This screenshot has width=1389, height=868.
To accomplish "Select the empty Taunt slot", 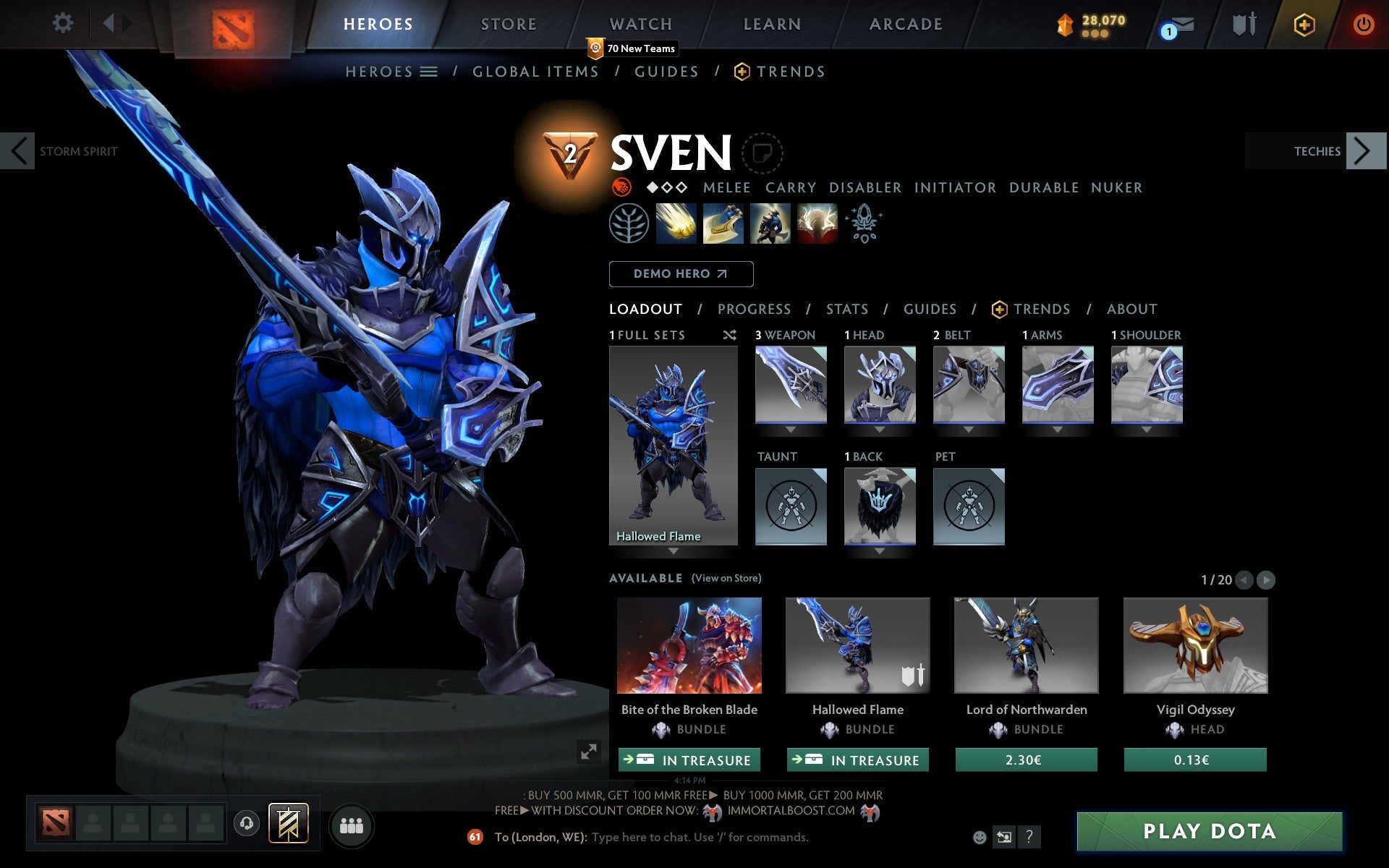I will click(790, 506).
